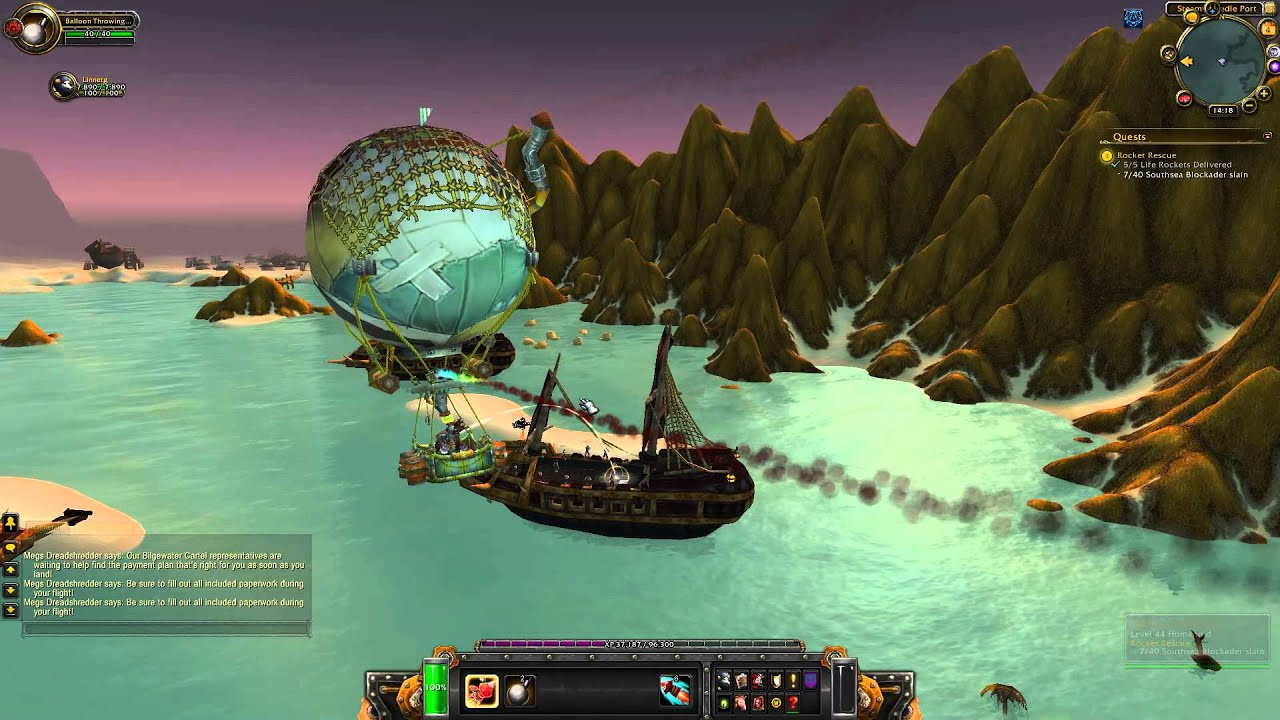Viewport: 1280px width, 720px height.
Task: Collapse the Quests tracker header
Action: point(1268,136)
